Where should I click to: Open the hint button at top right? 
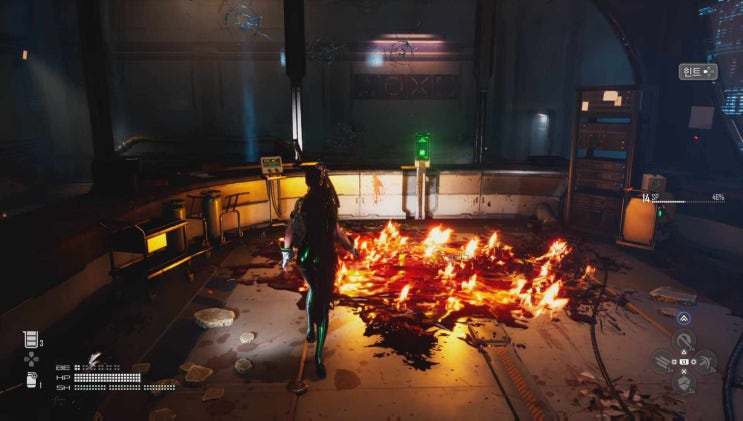point(696,72)
